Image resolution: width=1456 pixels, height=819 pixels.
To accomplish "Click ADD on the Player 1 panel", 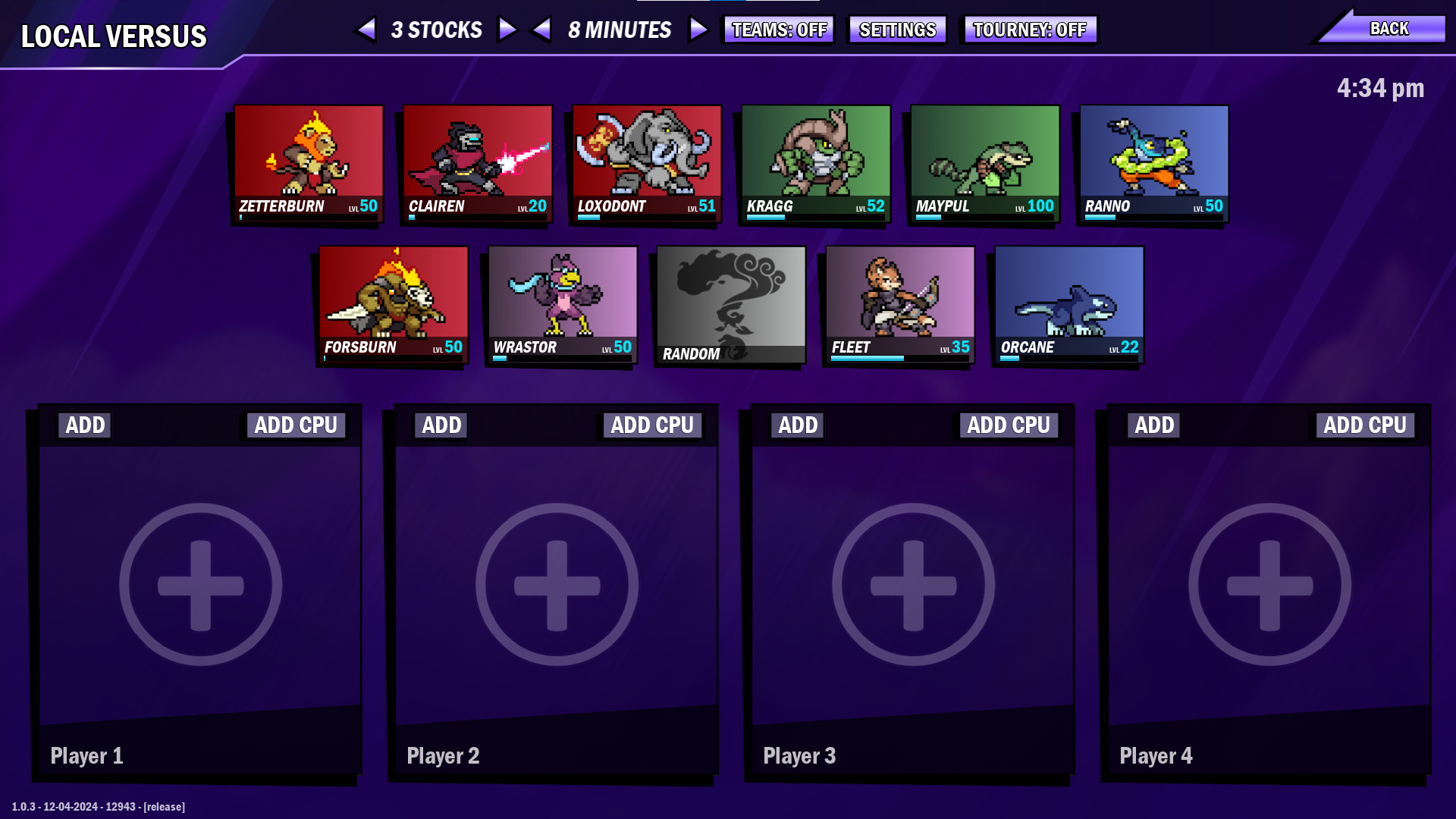I will (84, 425).
